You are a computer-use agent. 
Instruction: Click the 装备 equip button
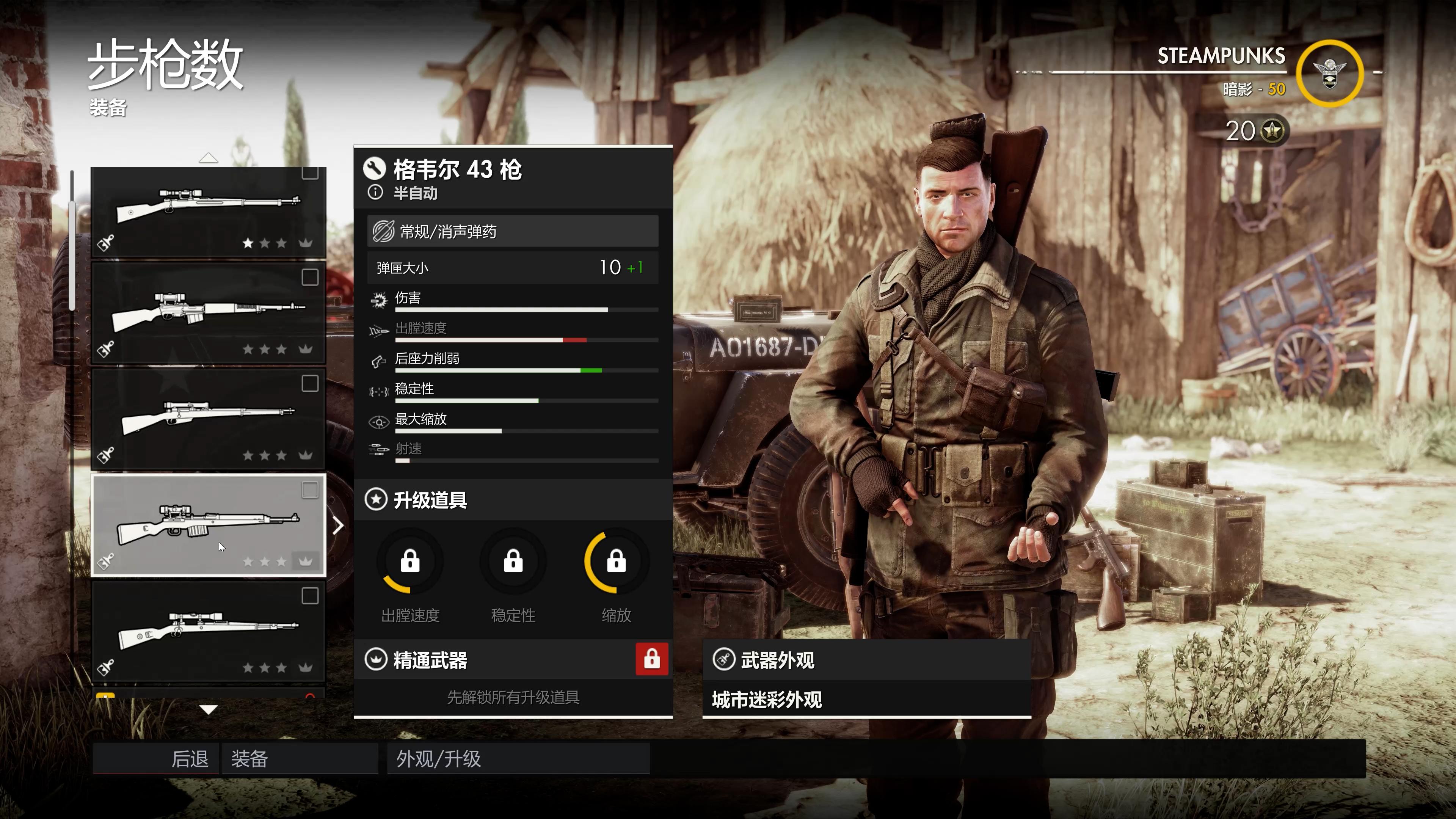click(300, 758)
